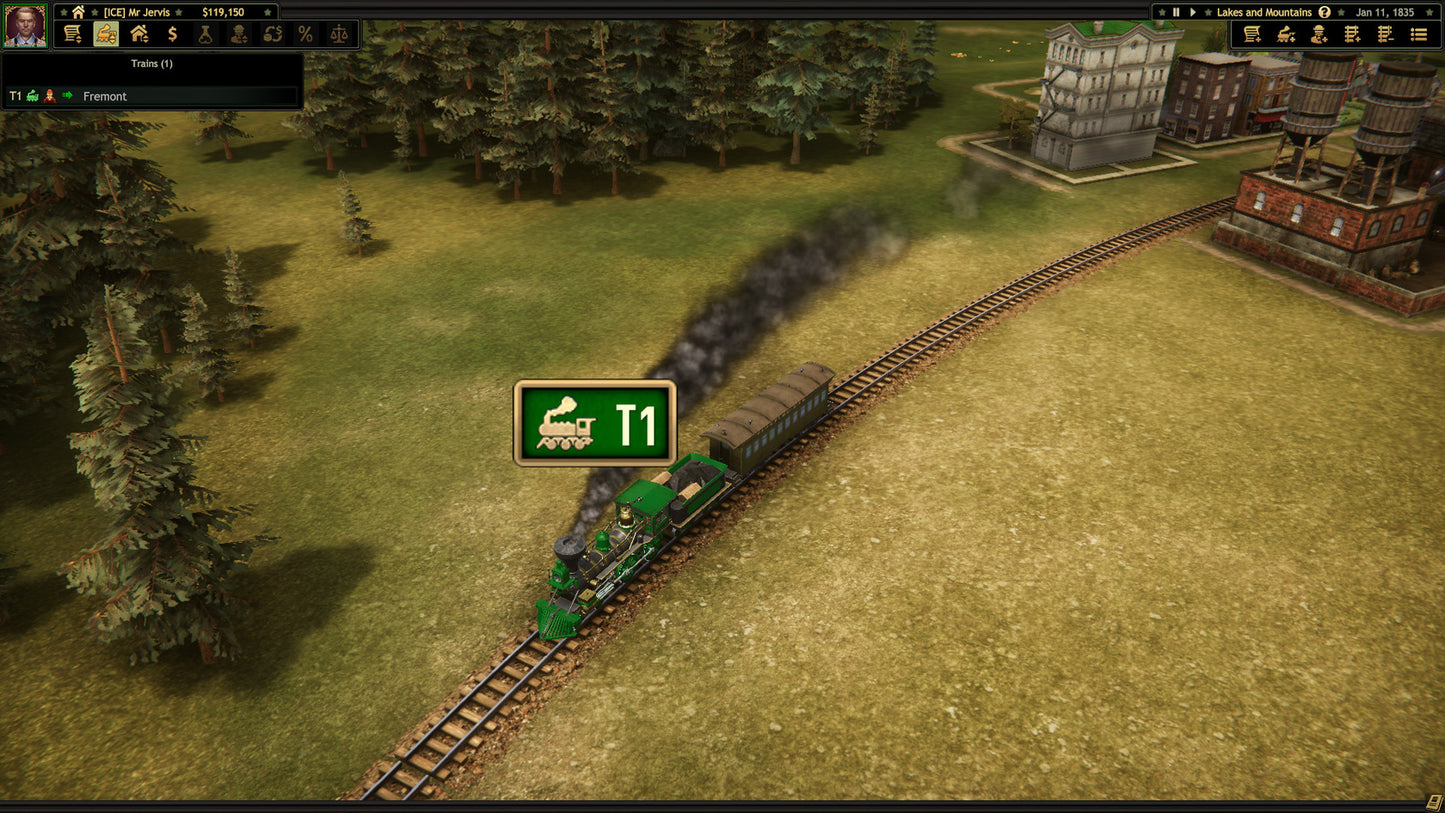Viewport: 1445px width, 813px height.
Task: Open the research flask panel
Action: (206, 33)
